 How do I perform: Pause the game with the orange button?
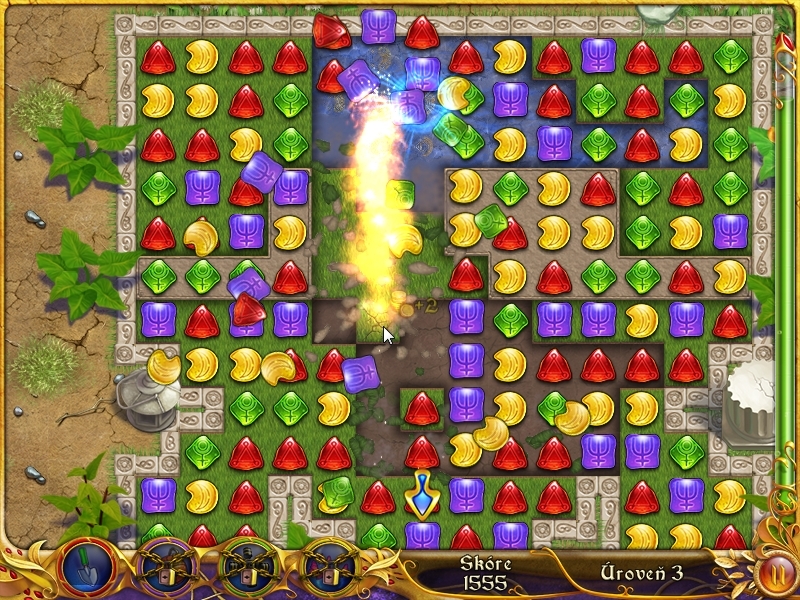pyautogui.click(x=775, y=573)
